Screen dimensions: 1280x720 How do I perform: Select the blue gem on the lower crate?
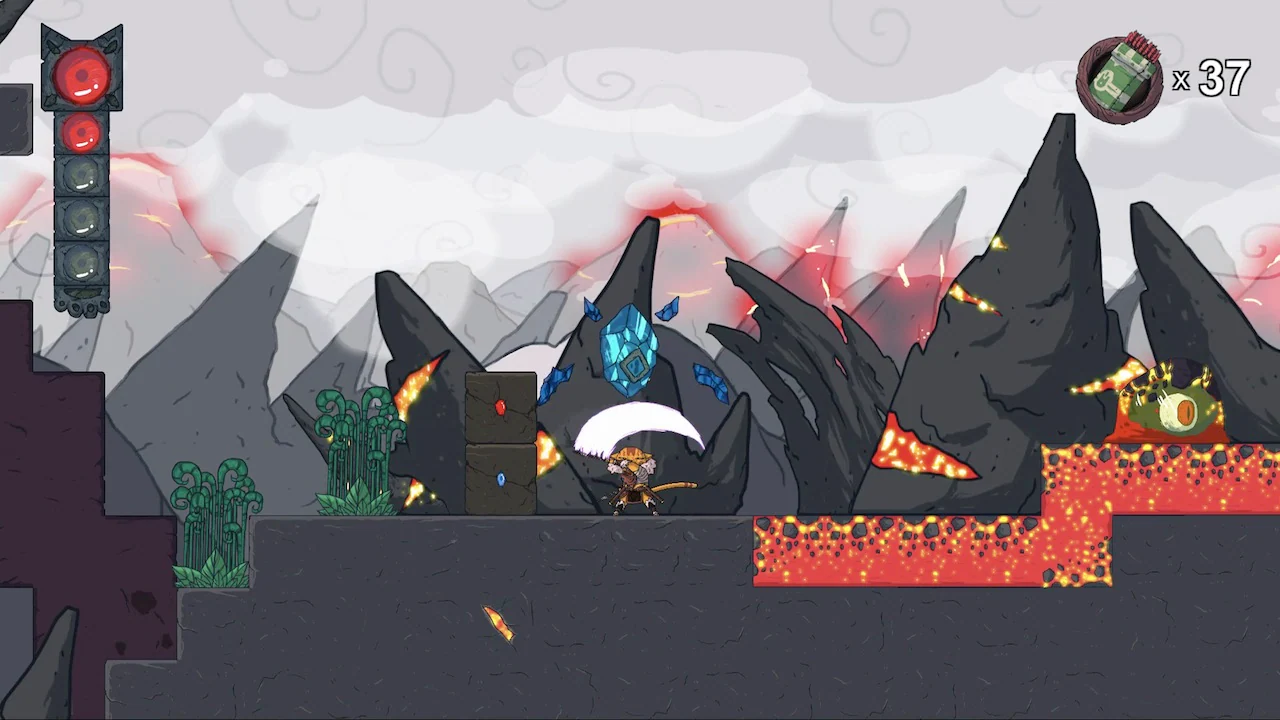point(501,479)
